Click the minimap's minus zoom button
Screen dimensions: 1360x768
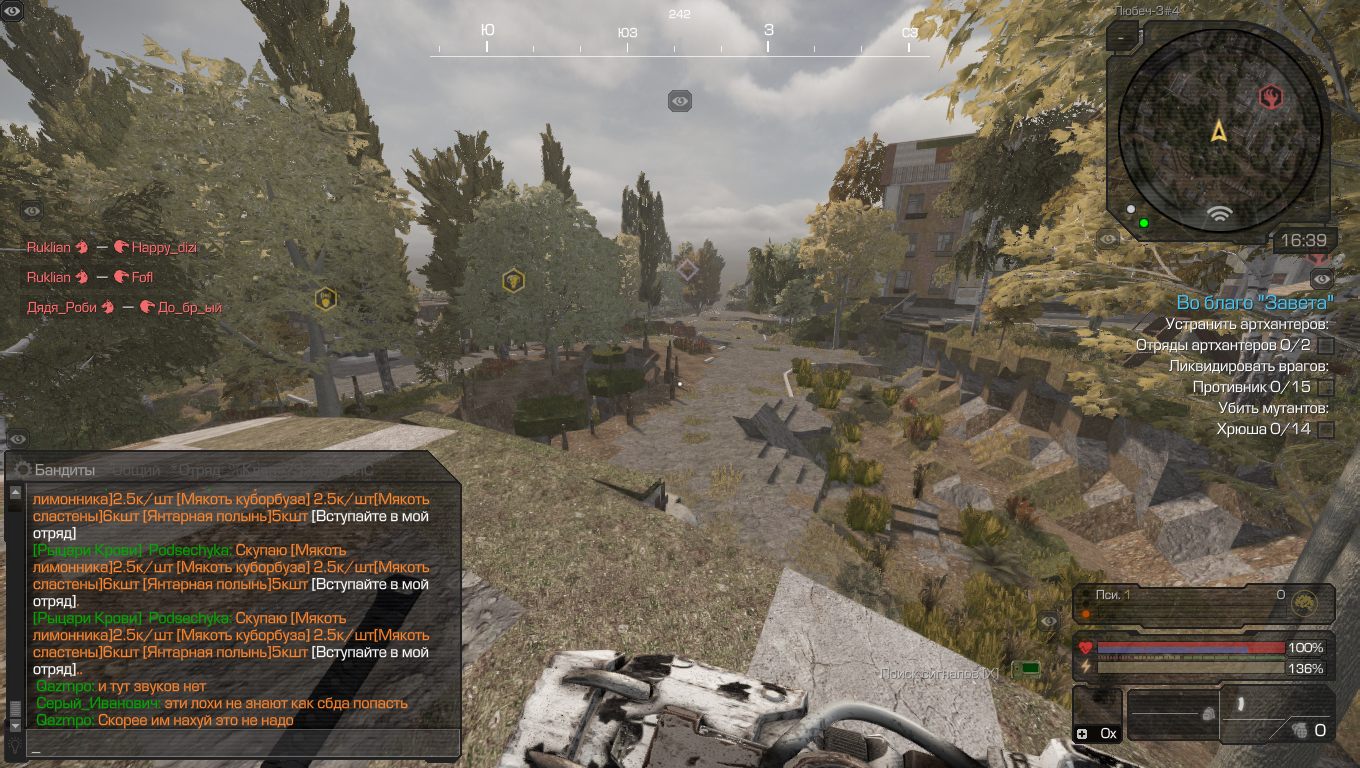point(1122,39)
